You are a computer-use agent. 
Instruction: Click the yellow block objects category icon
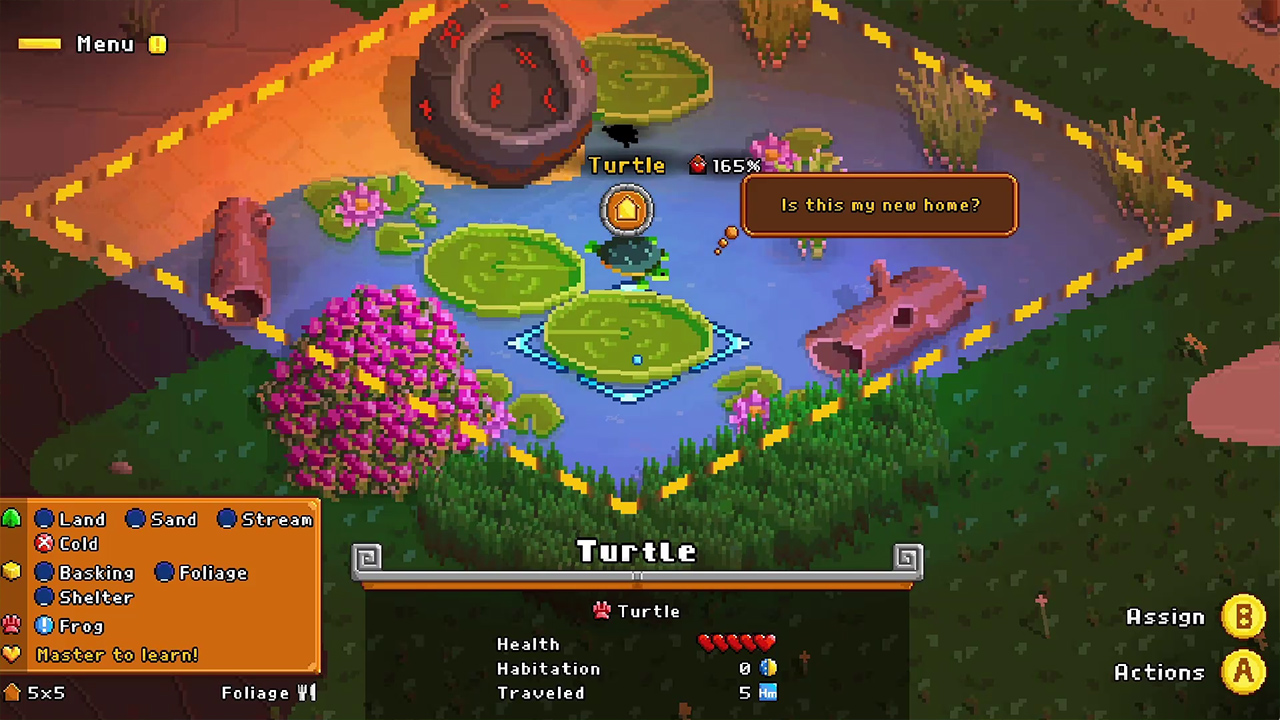[12, 570]
